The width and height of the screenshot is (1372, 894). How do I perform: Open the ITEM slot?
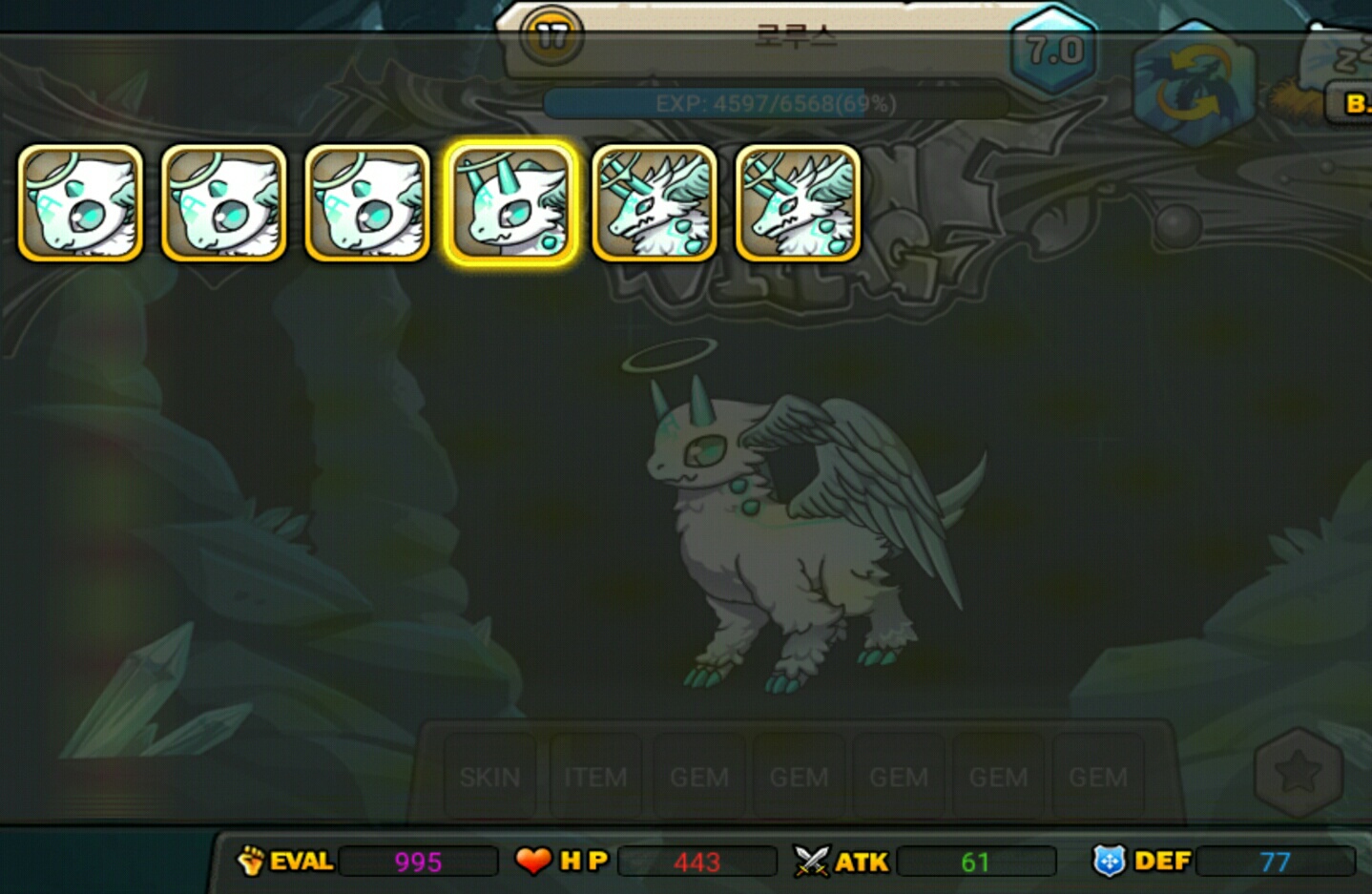[595, 777]
